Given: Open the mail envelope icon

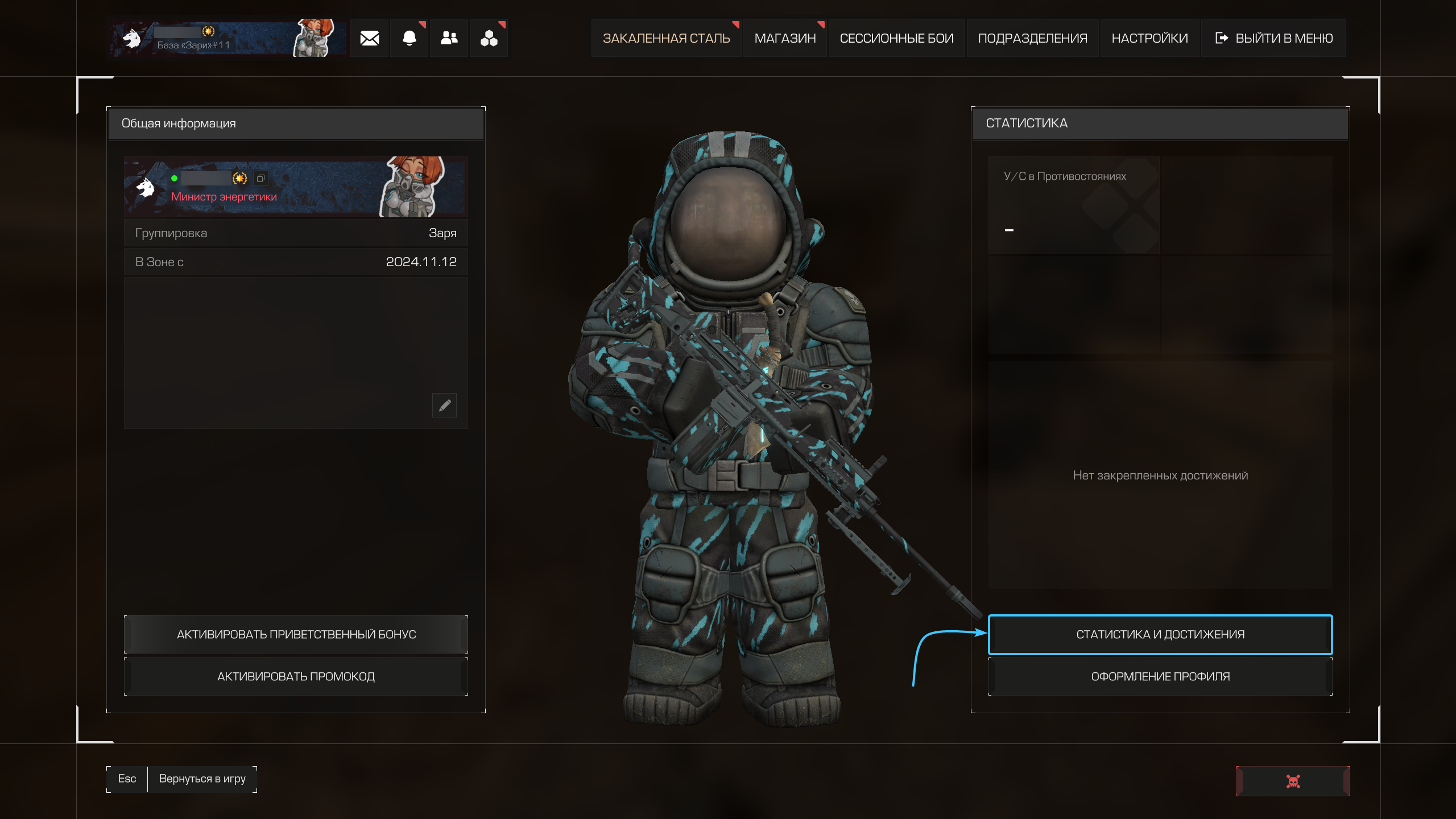Looking at the screenshot, I should [x=369, y=38].
